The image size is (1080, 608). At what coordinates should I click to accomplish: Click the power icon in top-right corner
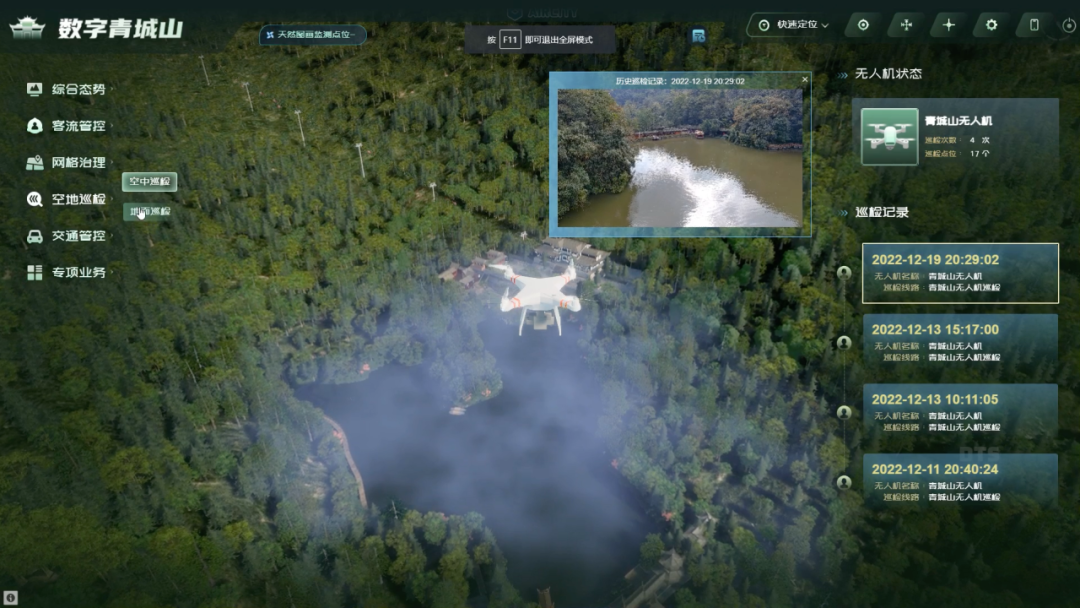coord(1069,25)
